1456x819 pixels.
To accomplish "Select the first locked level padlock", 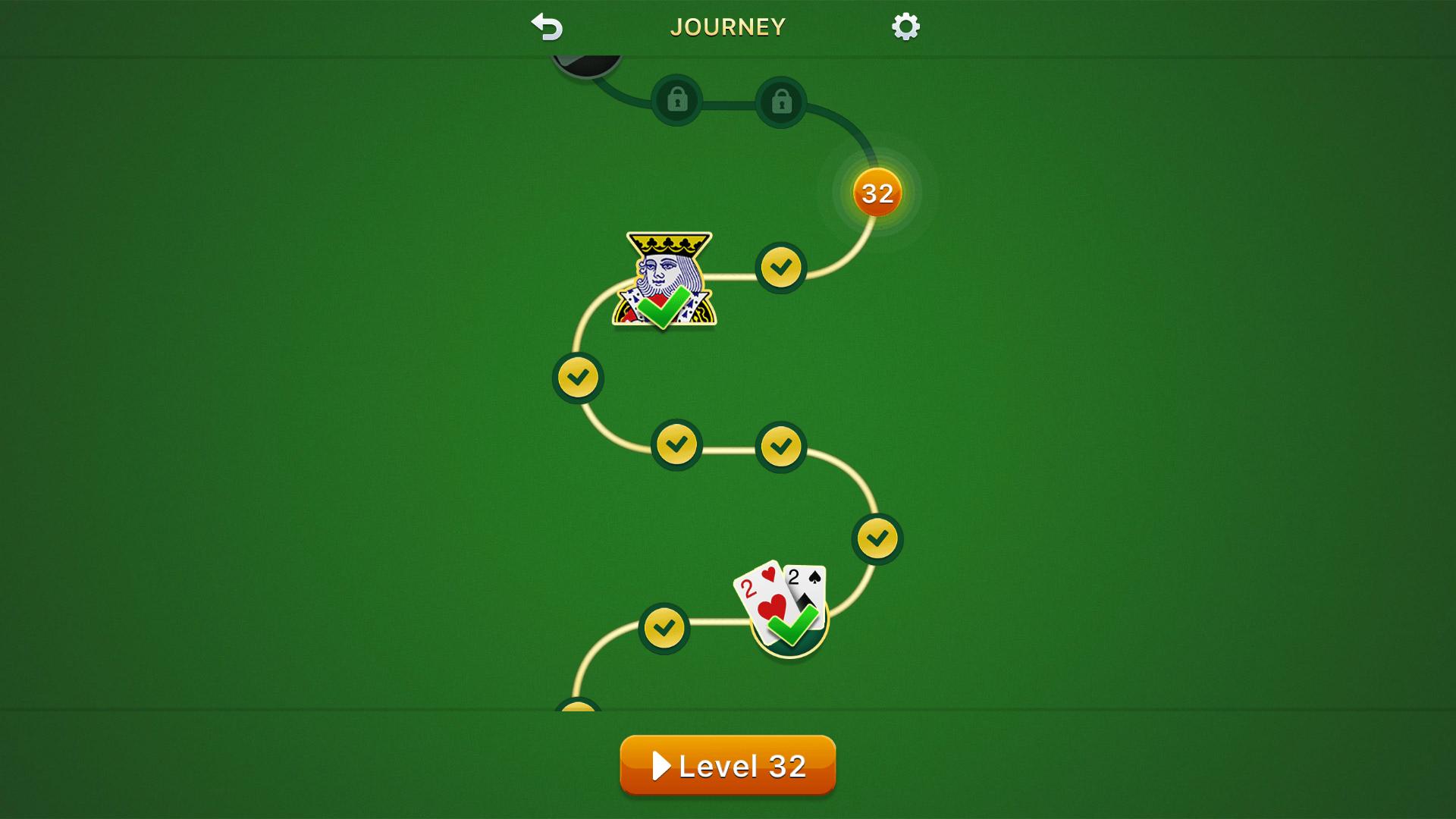I will coord(677,101).
